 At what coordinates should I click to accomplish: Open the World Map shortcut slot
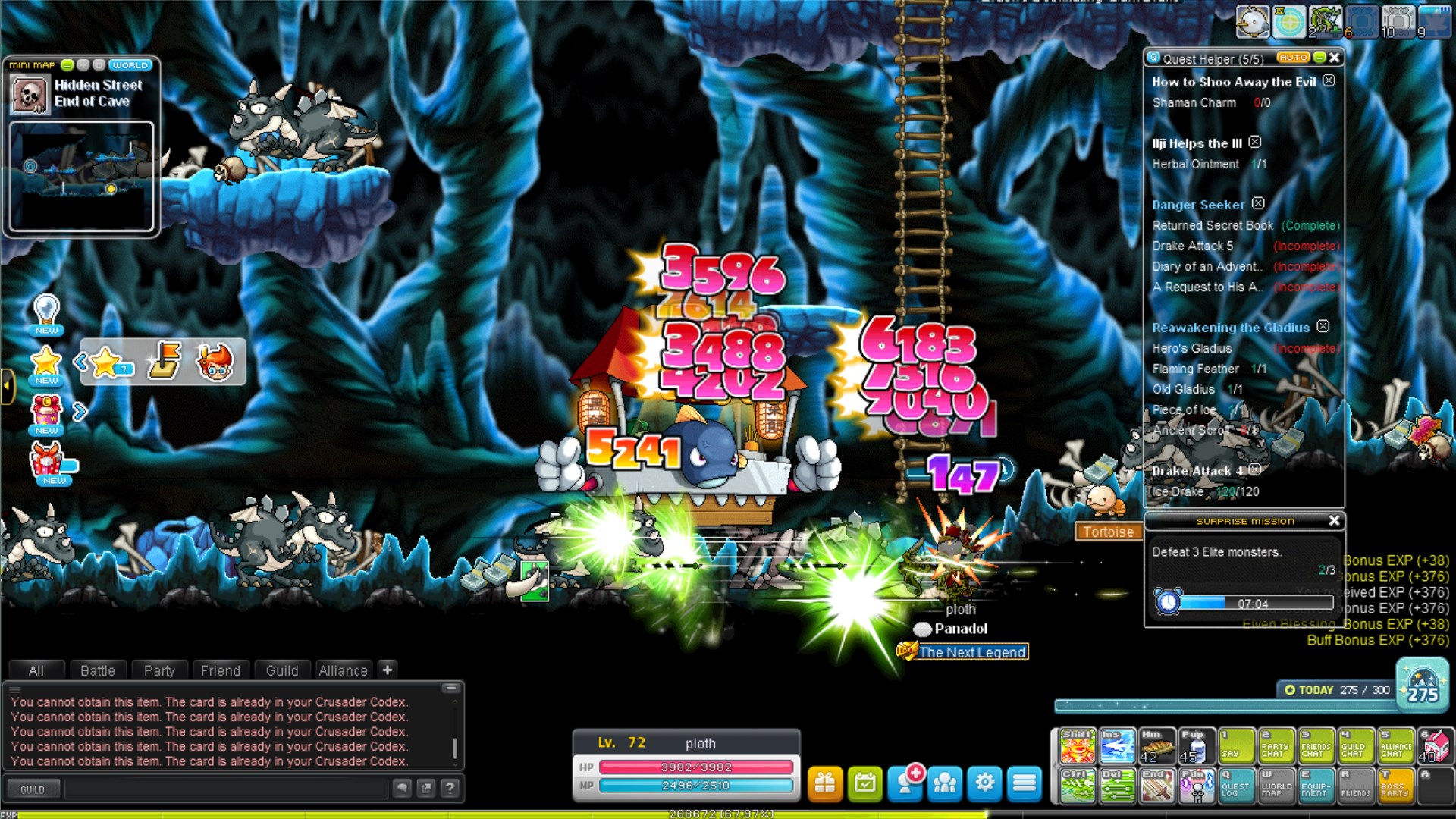tap(1276, 786)
